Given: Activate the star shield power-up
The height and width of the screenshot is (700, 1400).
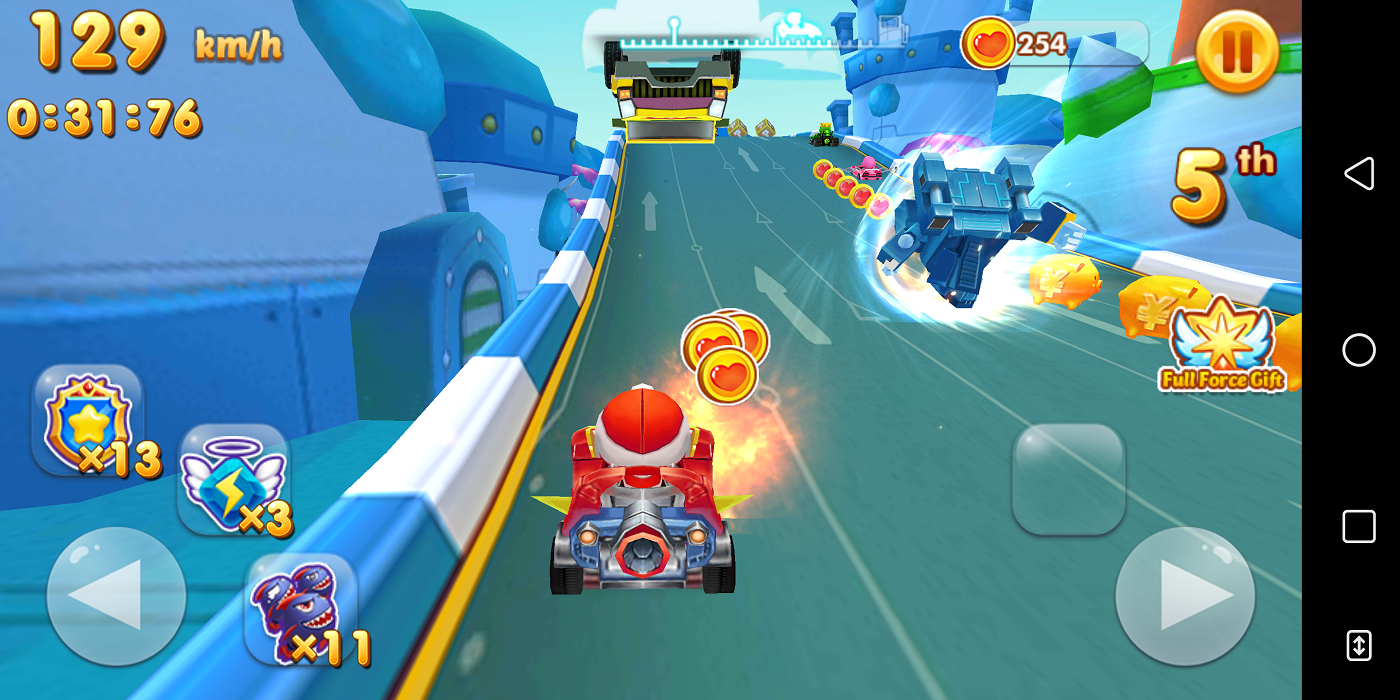Looking at the screenshot, I should pyautogui.click(x=88, y=420).
